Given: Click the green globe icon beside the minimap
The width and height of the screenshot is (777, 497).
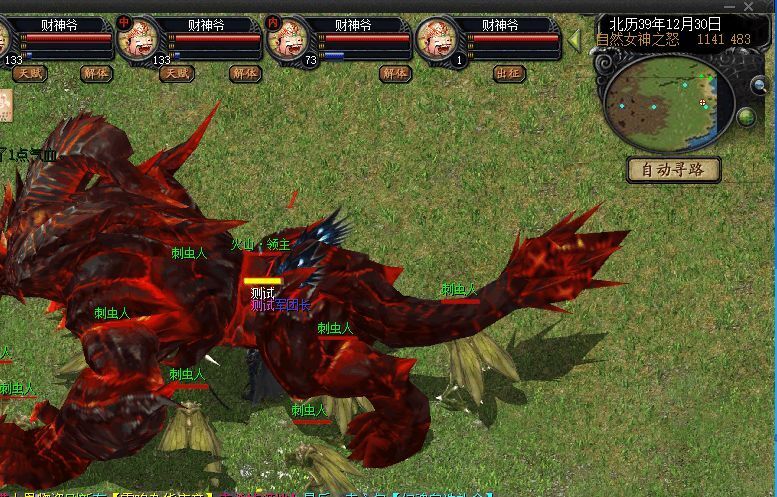Looking at the screenshot, I should point(746,117).
